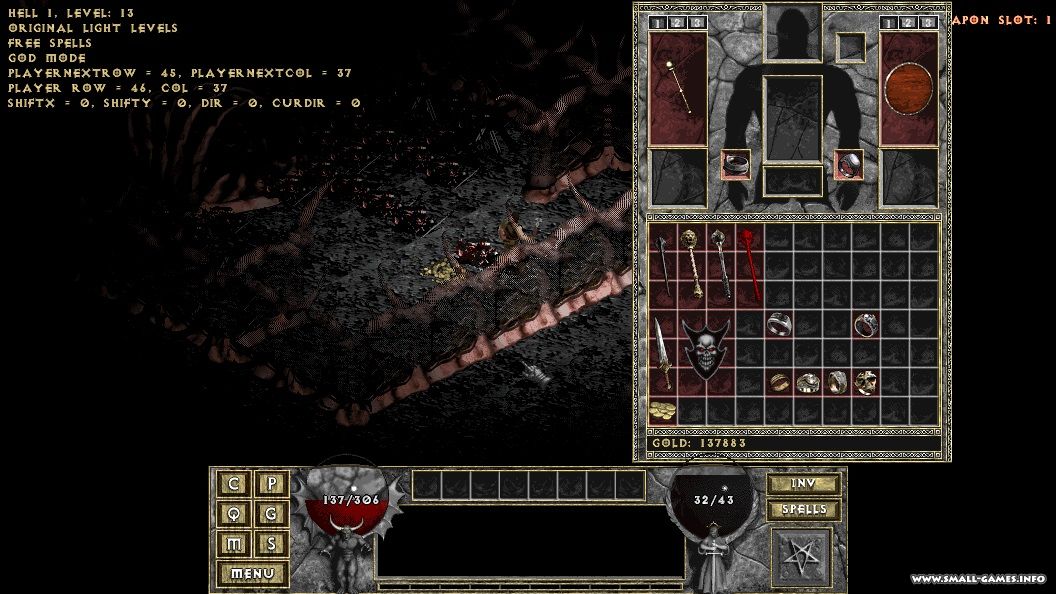Open the game MENU

(252, 574)
